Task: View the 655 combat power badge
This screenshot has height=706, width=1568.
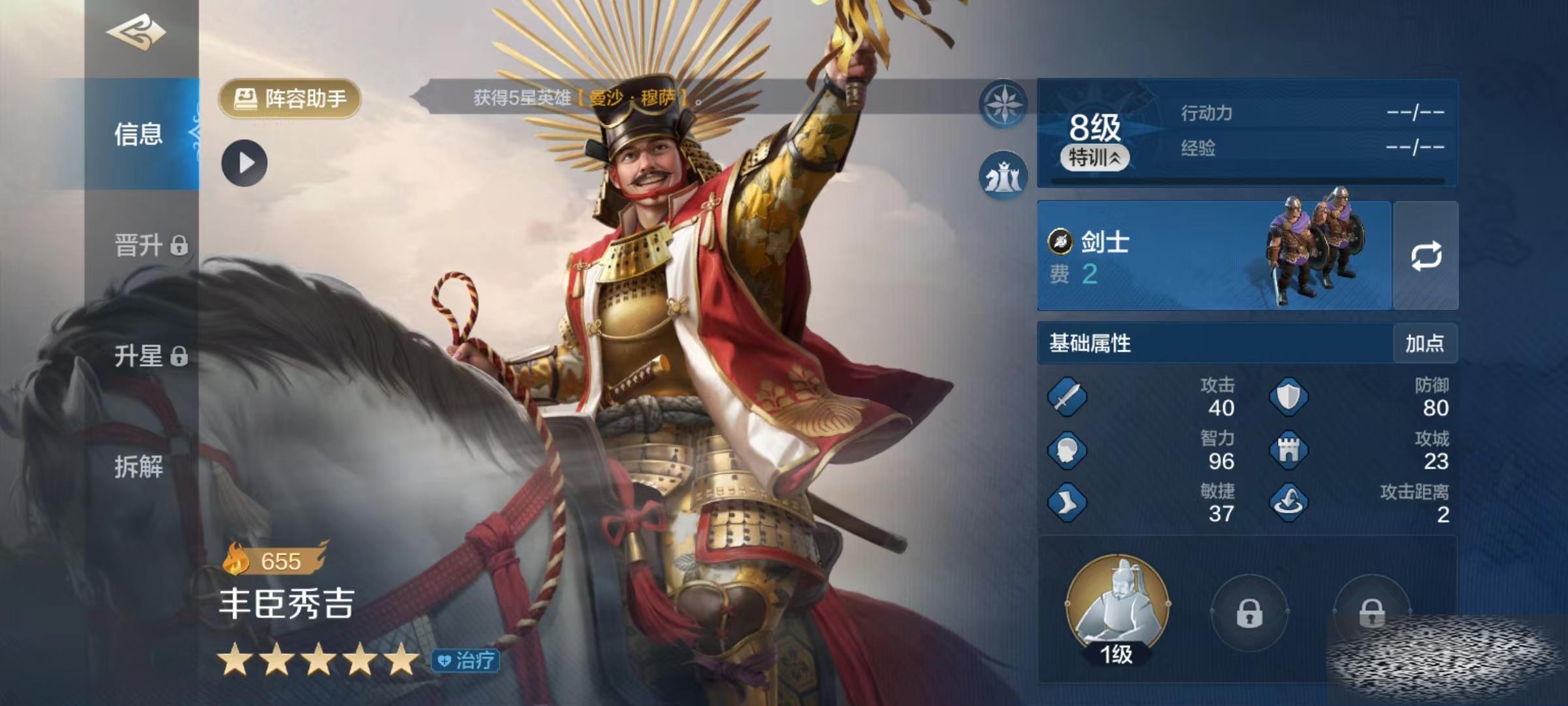Action: 274,560
